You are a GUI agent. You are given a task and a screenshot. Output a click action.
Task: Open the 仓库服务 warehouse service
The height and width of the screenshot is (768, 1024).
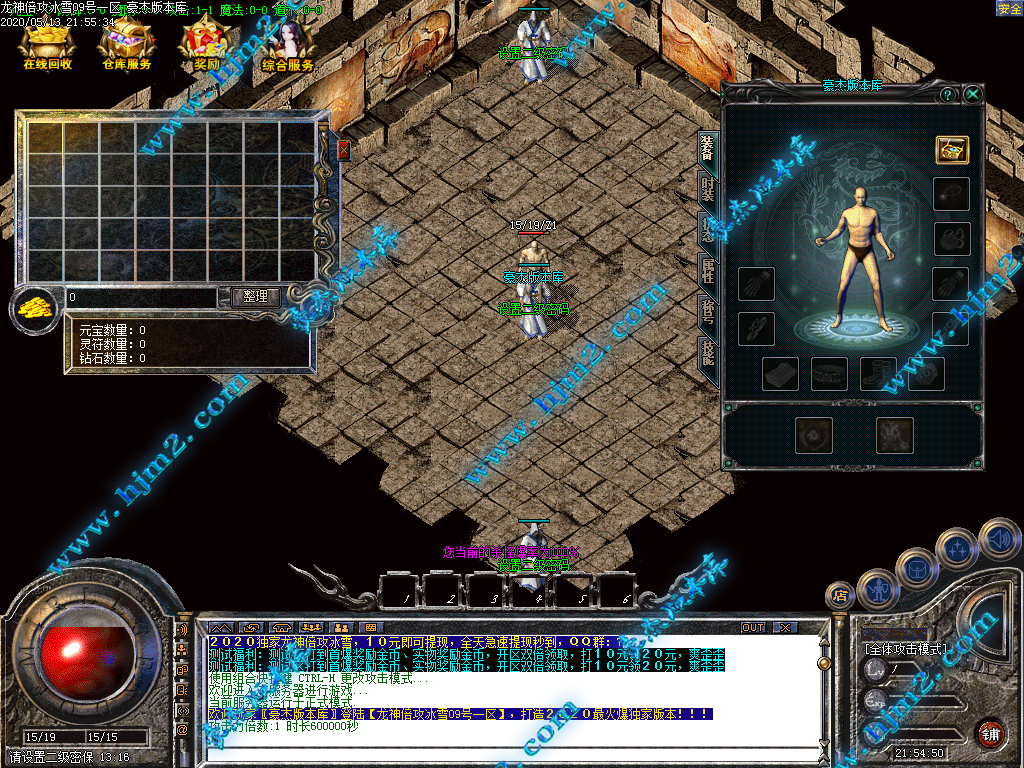(127, 45)
